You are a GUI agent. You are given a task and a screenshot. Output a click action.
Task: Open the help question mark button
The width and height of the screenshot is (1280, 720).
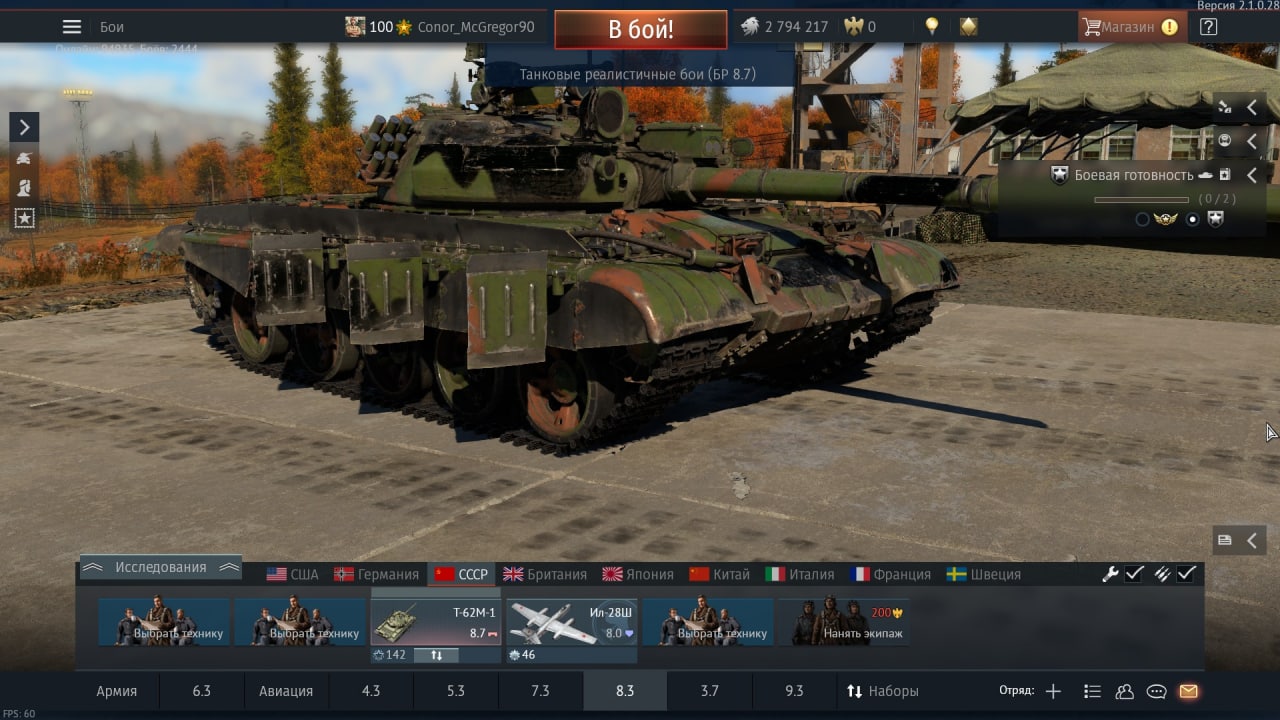1208,27
